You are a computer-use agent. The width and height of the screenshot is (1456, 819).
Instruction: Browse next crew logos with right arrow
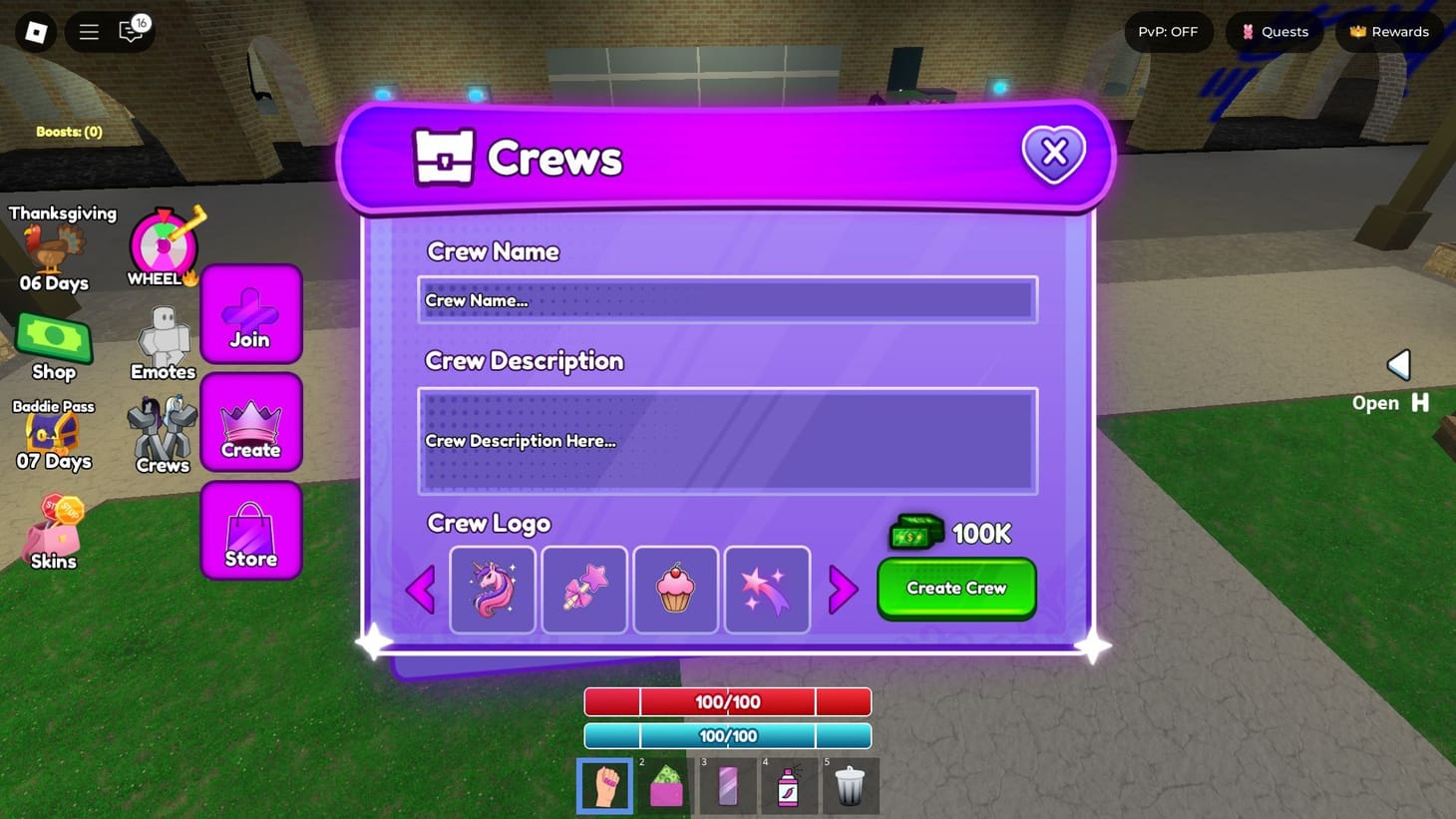tap(843, 590)
